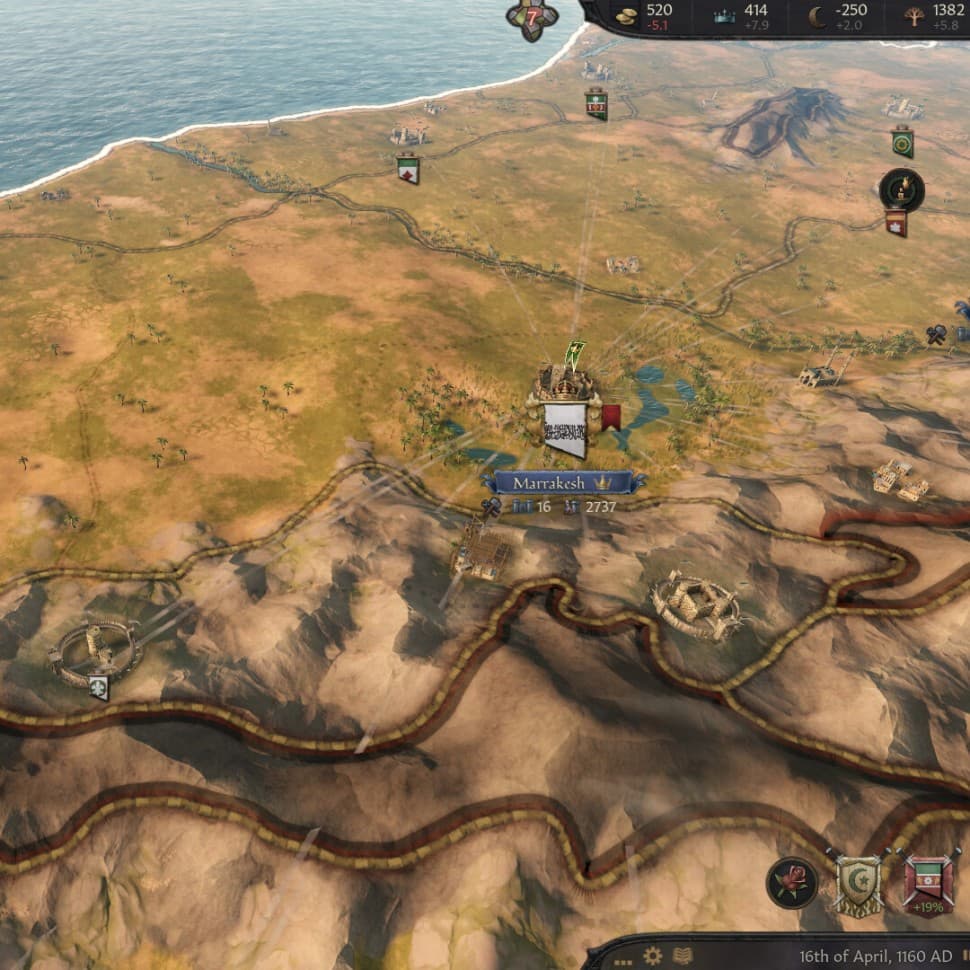Viewport: 970px width, 970px height.
Task: Select the green circular-emblem realm banner
Action: click(902, 141)
